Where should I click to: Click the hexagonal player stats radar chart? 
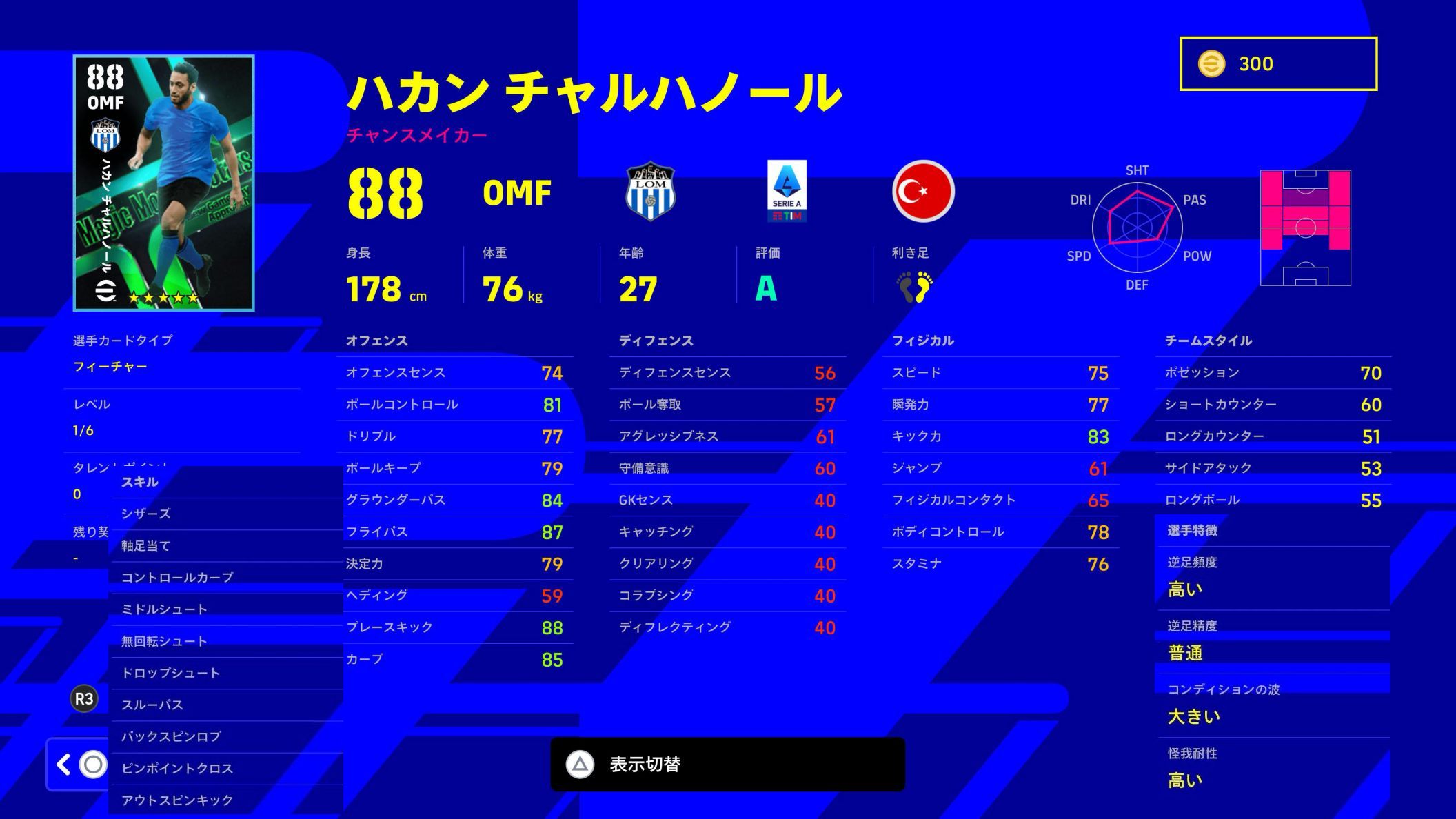pyautogui.click(x=1137, y=228)
